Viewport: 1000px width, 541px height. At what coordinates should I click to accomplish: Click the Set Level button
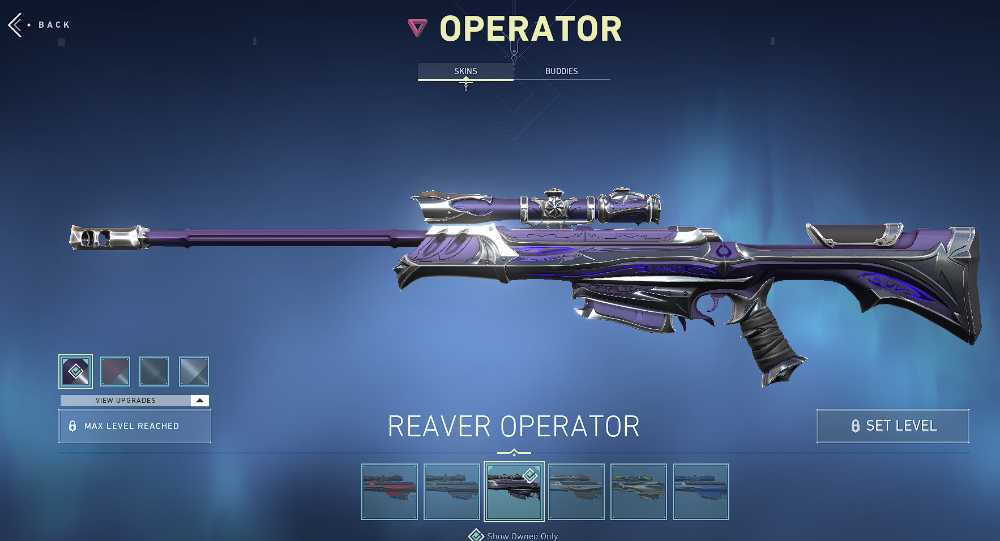click(x=892, y=426)
